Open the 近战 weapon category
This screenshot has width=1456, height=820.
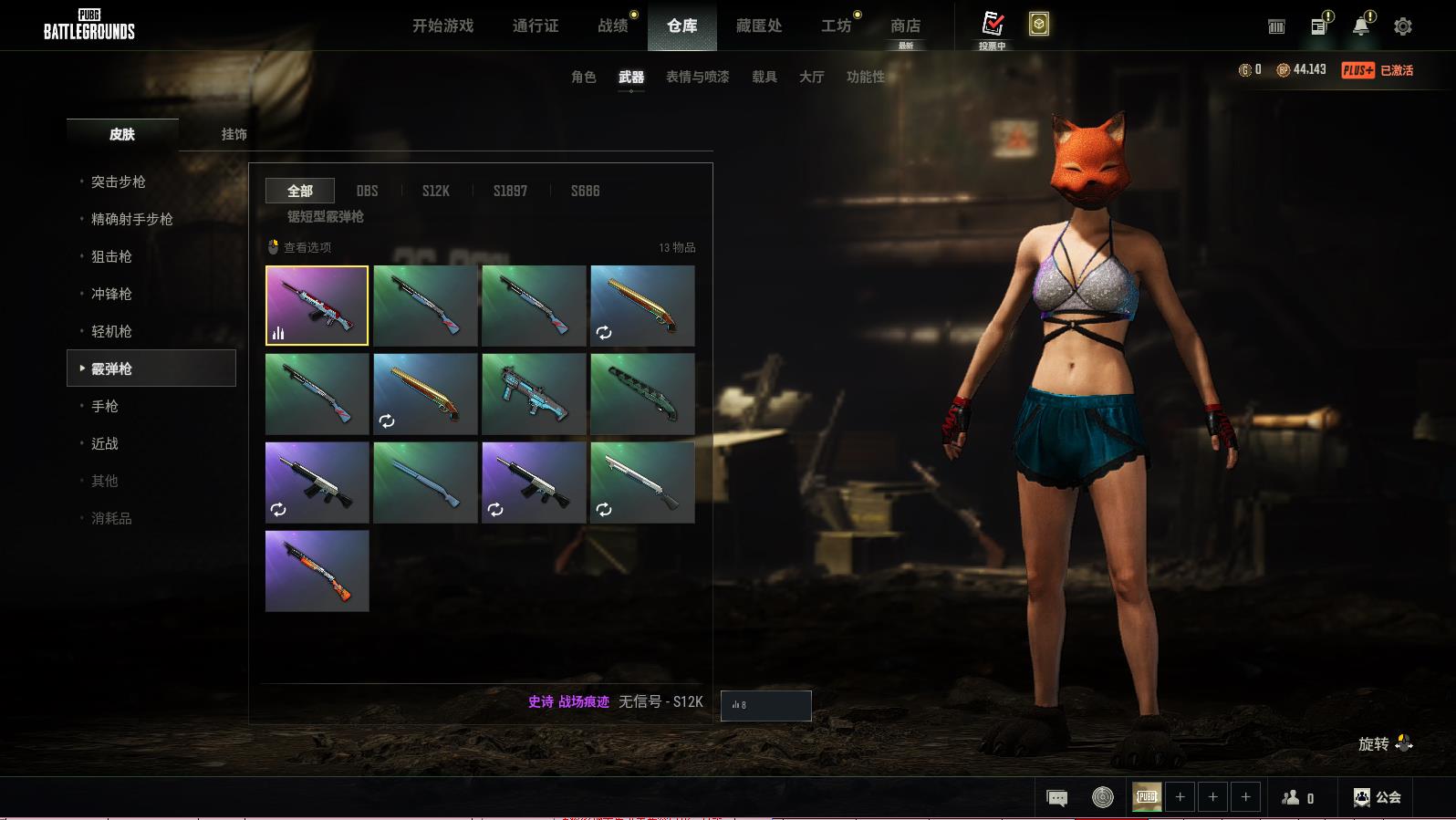pos(105,443)
